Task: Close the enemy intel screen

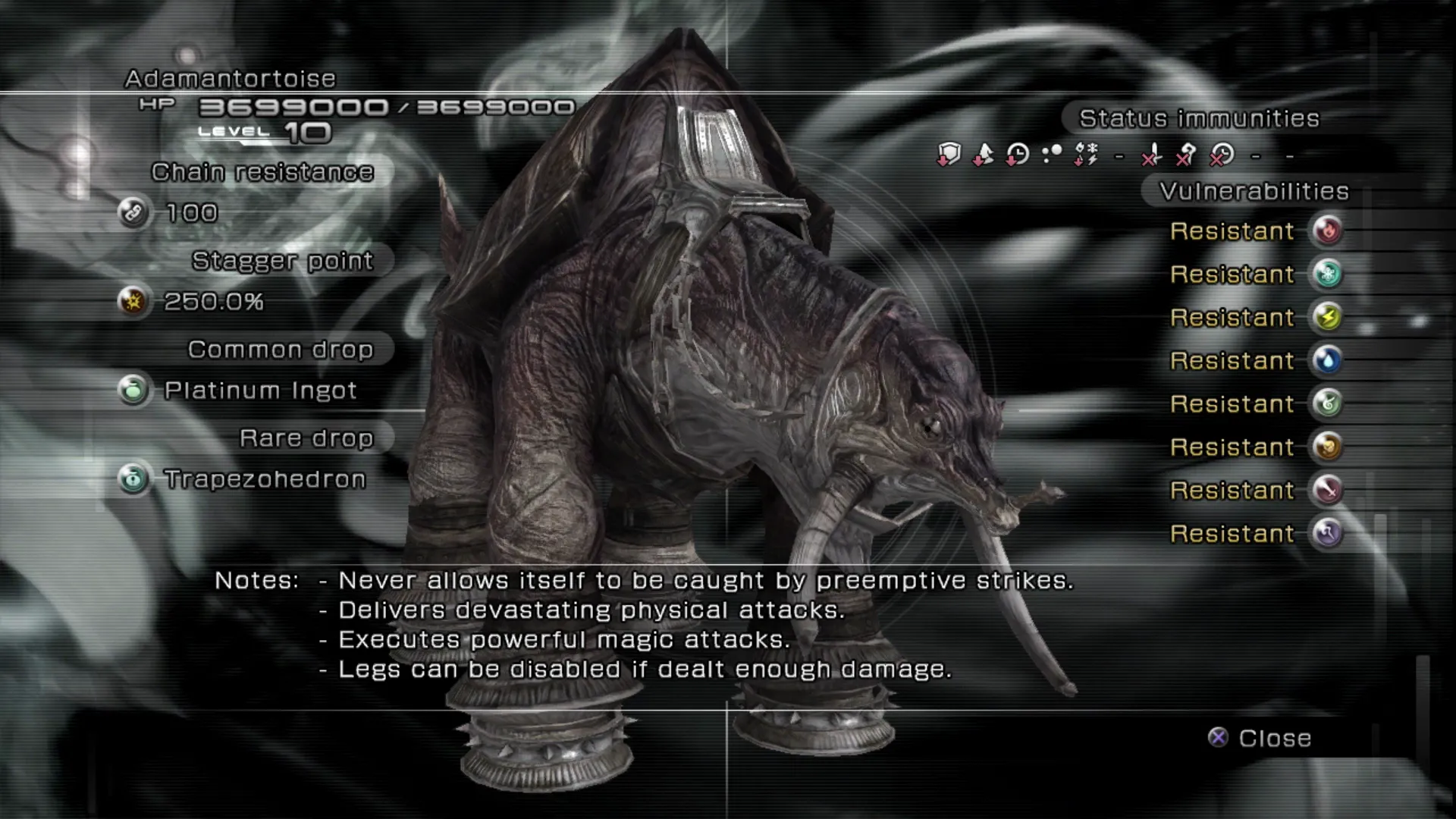Action: click(1260, 738)
